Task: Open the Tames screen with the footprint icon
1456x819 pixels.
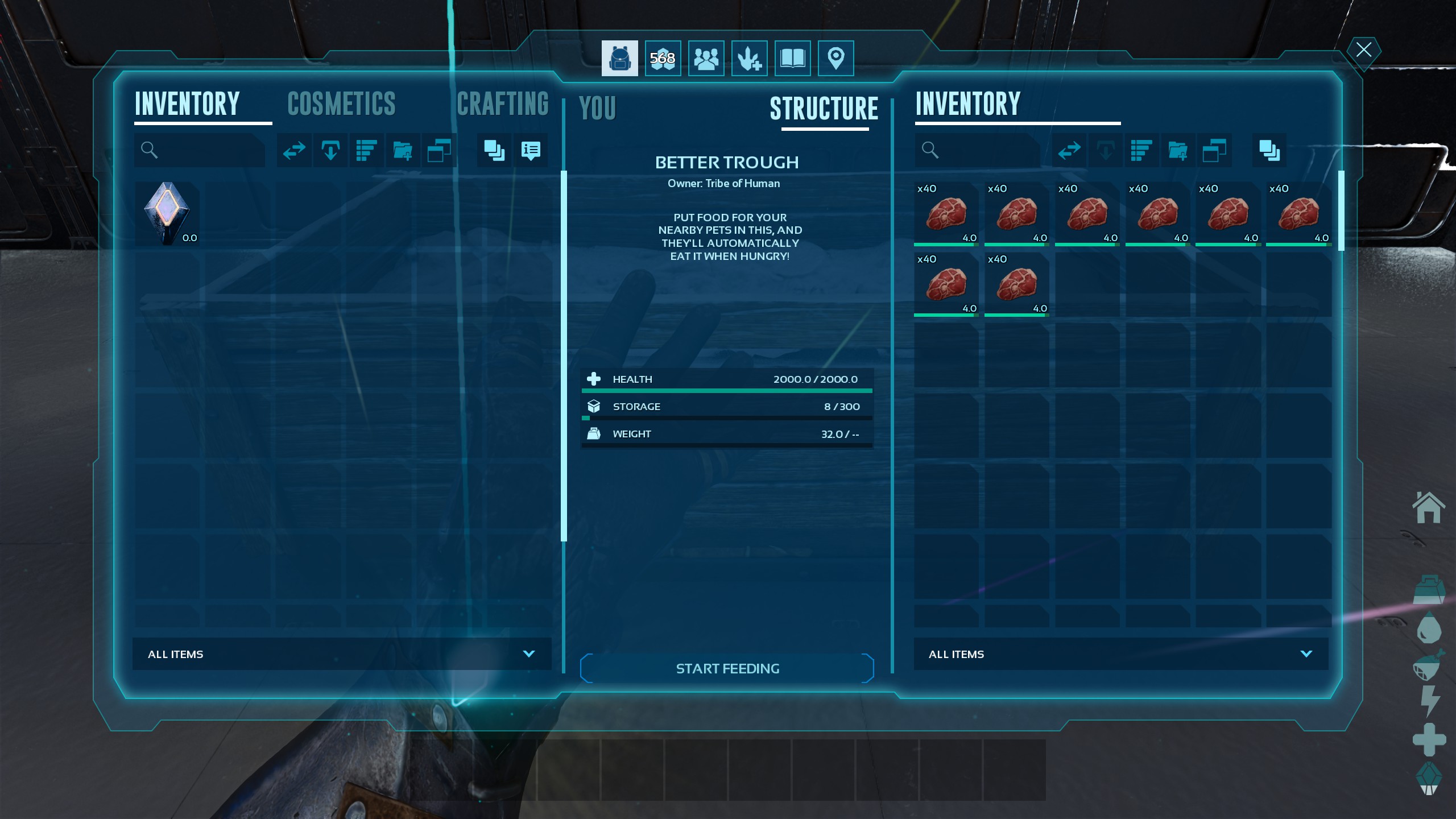Action: pos(748,57)
